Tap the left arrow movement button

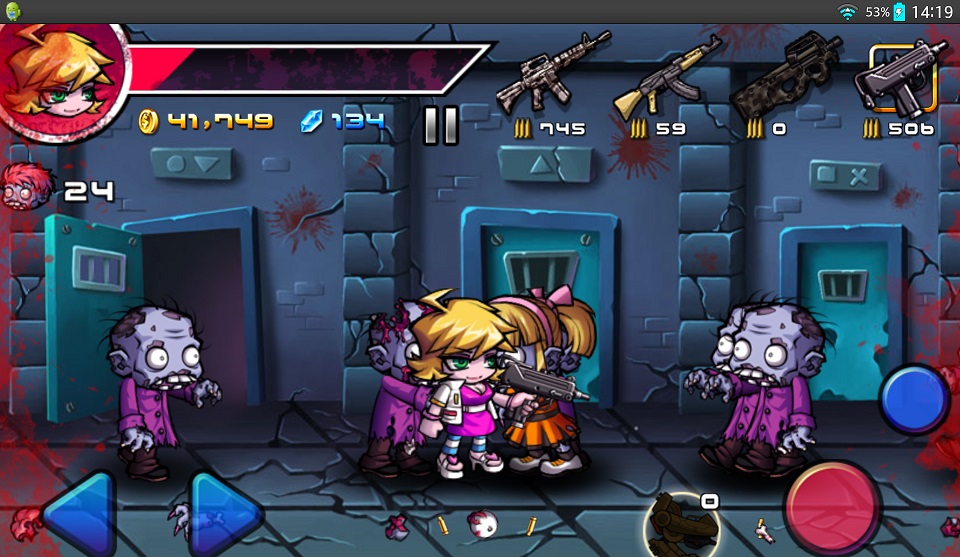78,515
